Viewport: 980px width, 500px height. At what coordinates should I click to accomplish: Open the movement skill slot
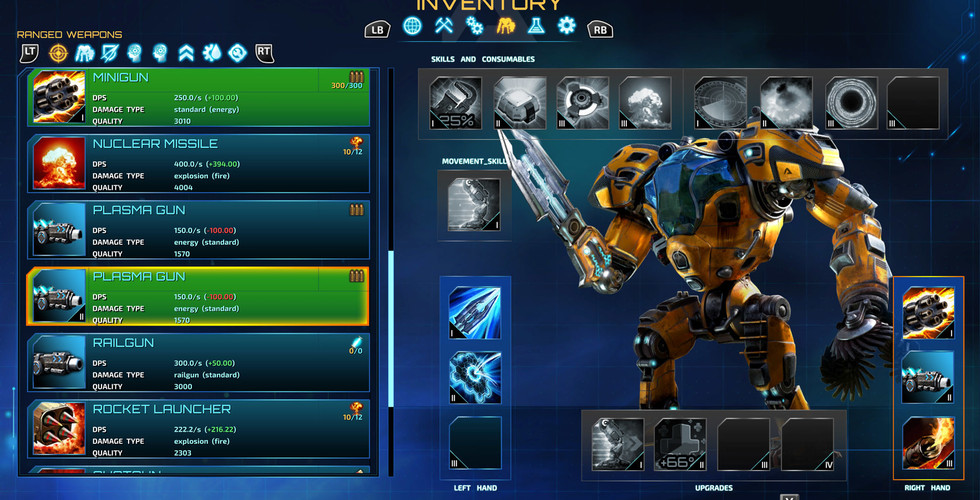474,205
